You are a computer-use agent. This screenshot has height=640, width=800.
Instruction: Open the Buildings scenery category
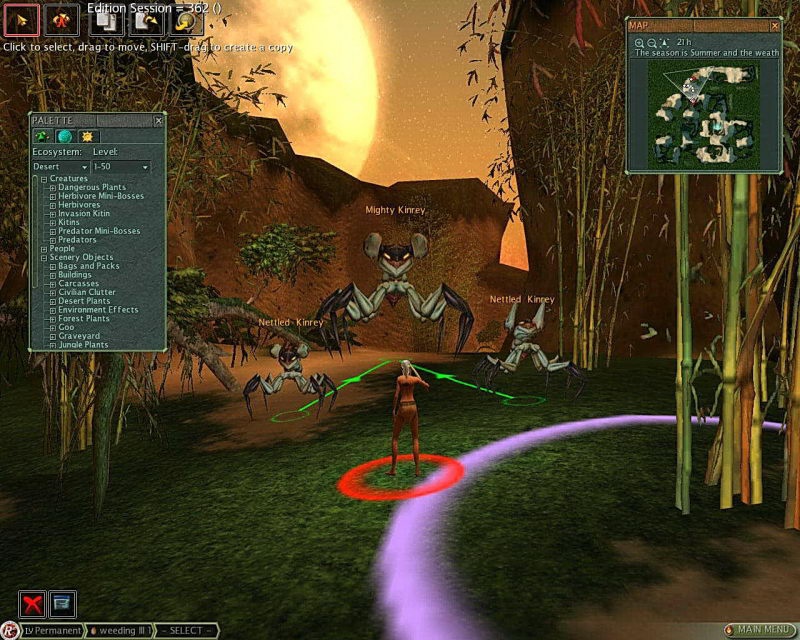pos(53,275)
